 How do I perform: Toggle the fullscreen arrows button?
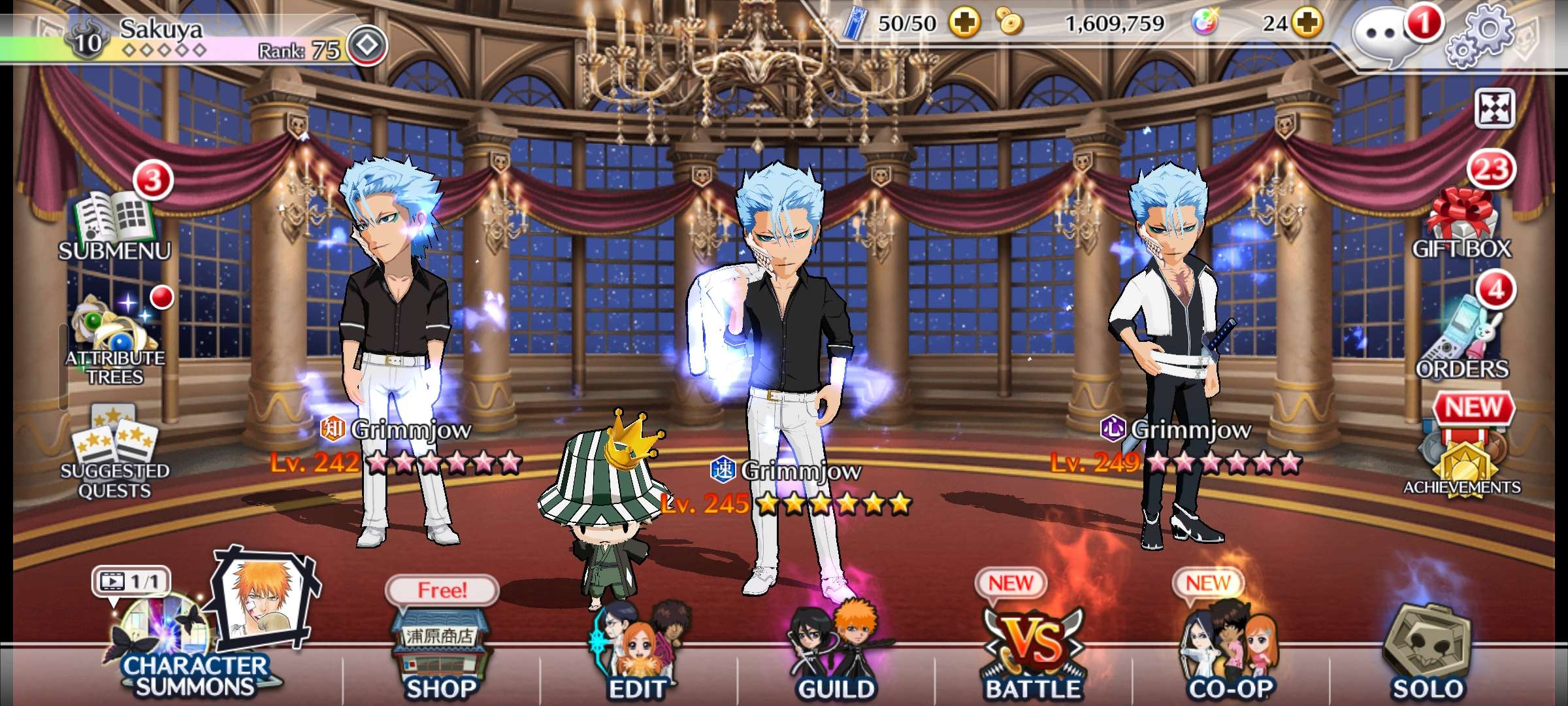coord(1495,109)
